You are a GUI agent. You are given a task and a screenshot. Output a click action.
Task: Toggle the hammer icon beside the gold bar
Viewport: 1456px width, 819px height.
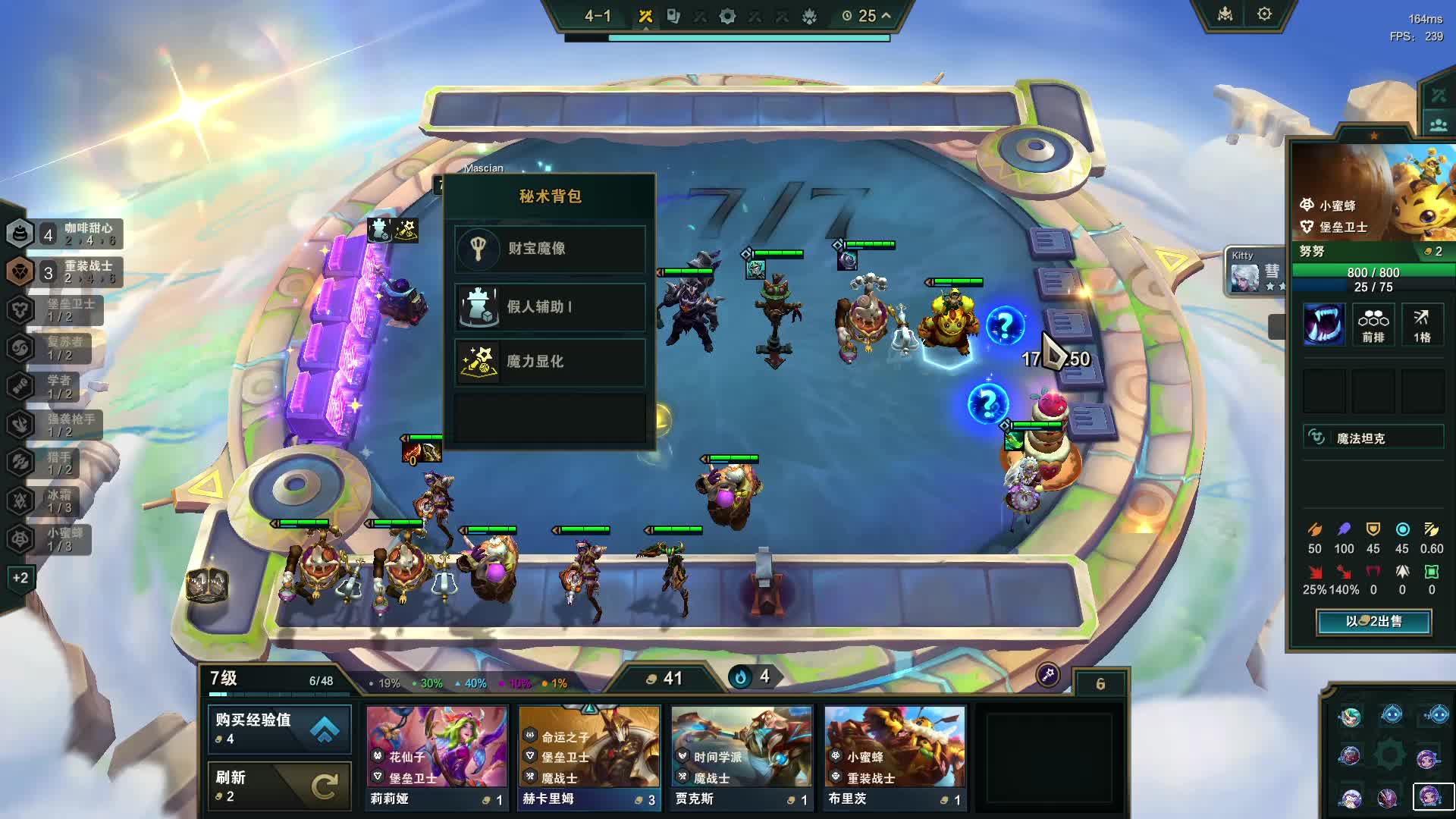coord(1047,674)
